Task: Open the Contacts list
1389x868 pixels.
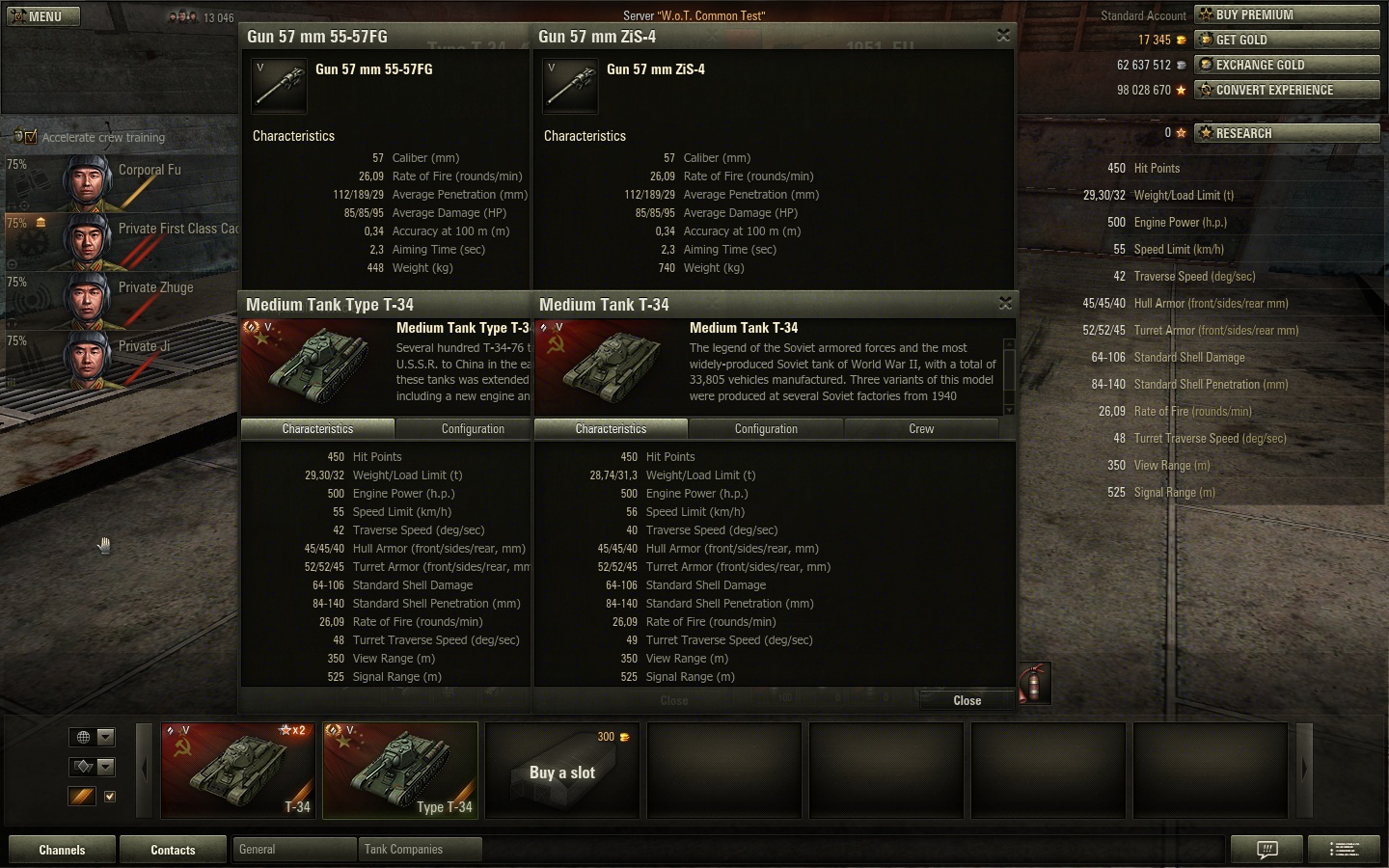Action: pyautogui.click(x=173, y=850)
